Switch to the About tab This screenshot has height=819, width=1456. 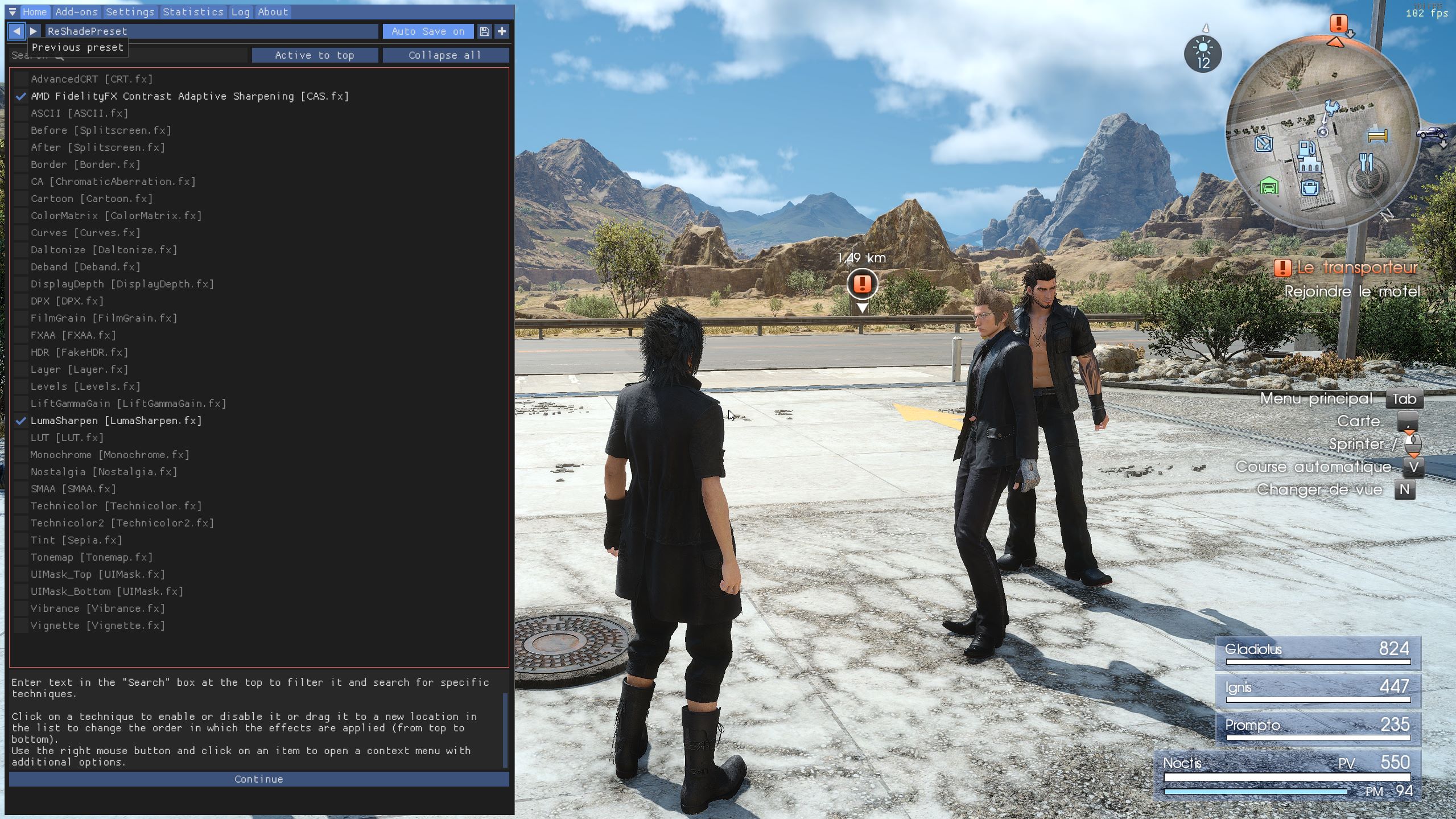pyautogui.click(x=273, y=12)
